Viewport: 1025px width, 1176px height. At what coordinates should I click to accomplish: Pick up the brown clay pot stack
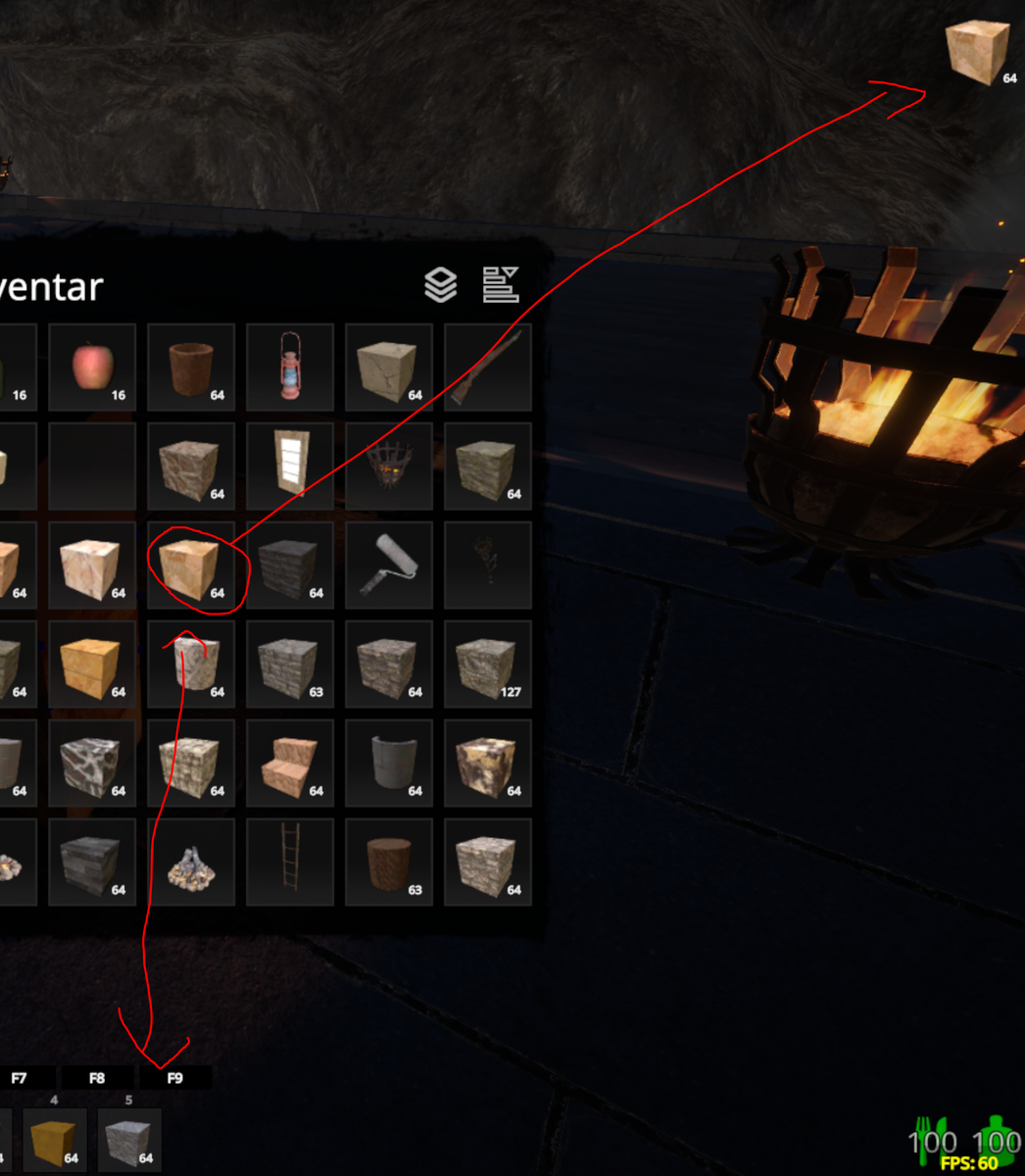point(191,367)
